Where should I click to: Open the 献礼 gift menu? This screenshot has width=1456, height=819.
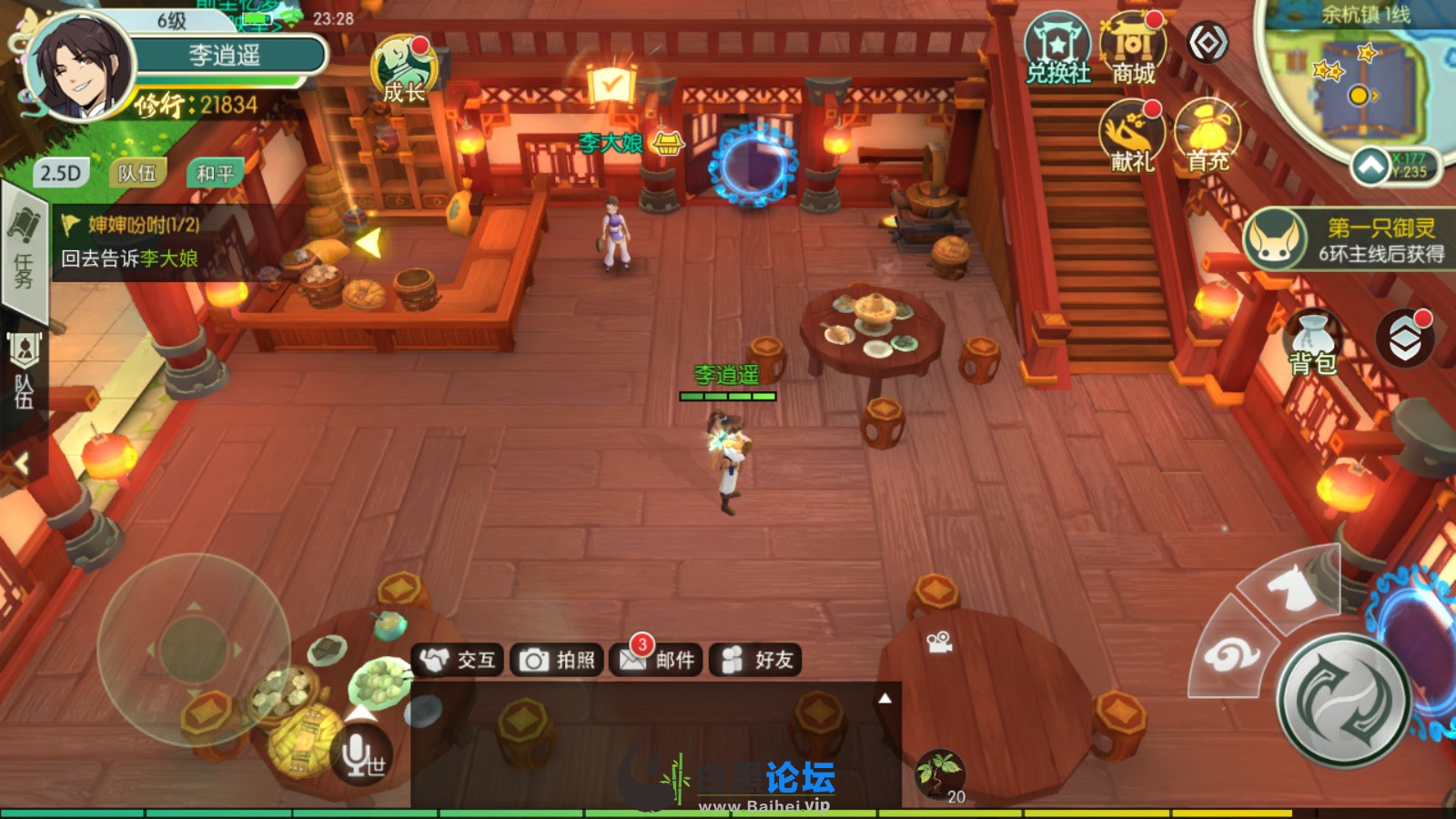pyautogui.click(x=1133, y=136)
